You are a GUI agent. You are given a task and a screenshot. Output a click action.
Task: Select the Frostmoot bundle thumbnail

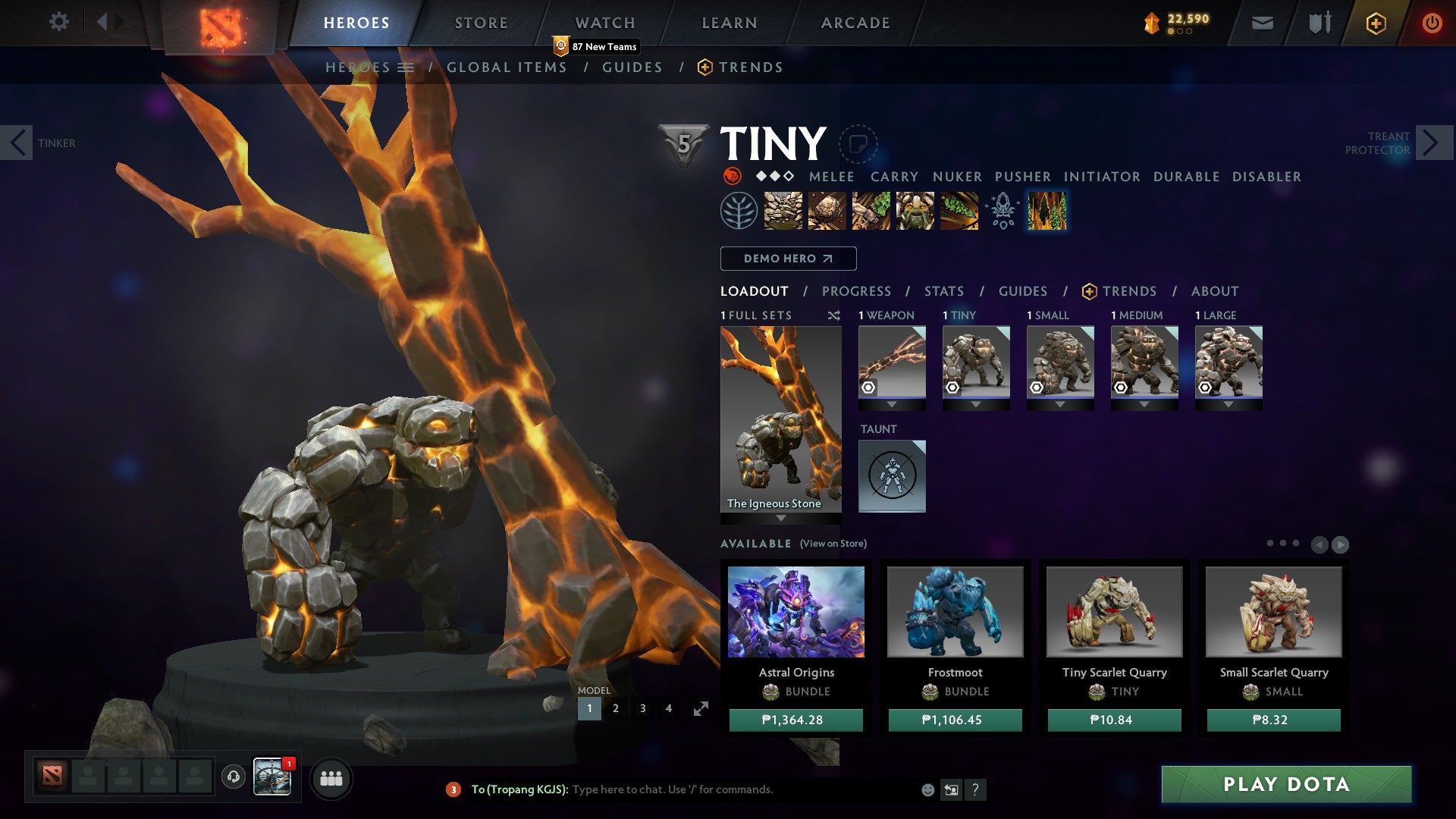click(955, 612)
